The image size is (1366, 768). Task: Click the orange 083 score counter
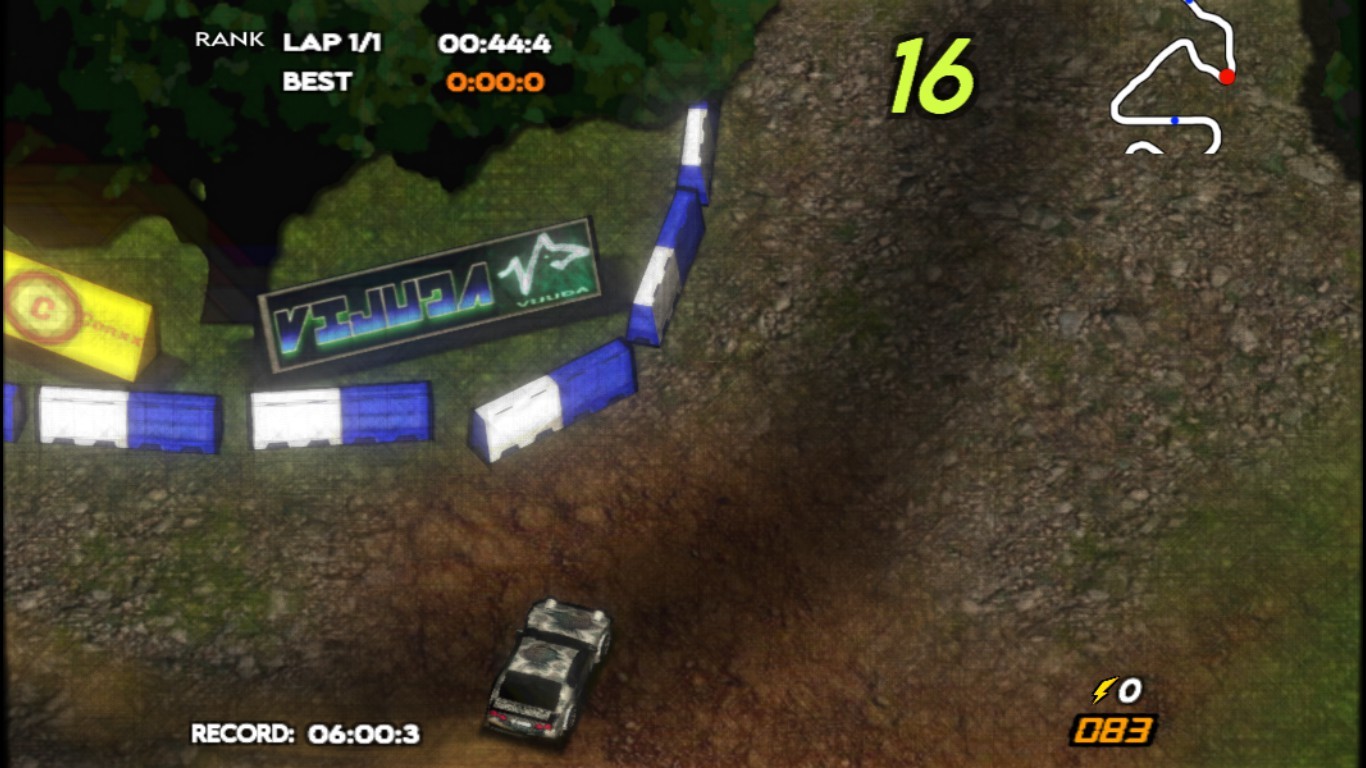coord(1113,731)
